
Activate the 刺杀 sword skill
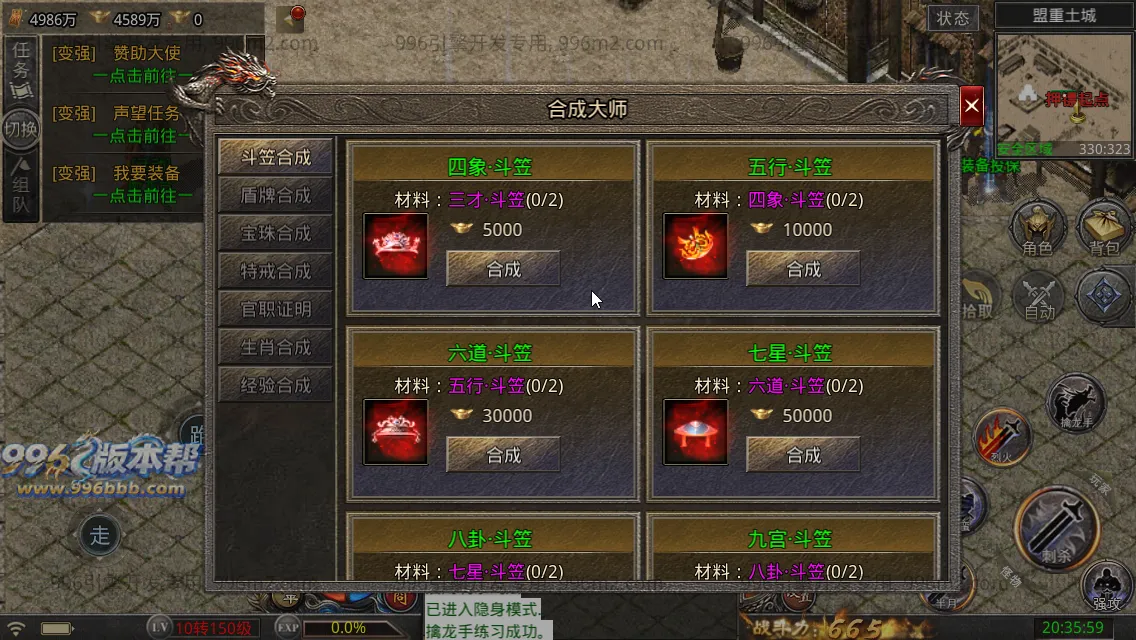tap(1056, 526)
